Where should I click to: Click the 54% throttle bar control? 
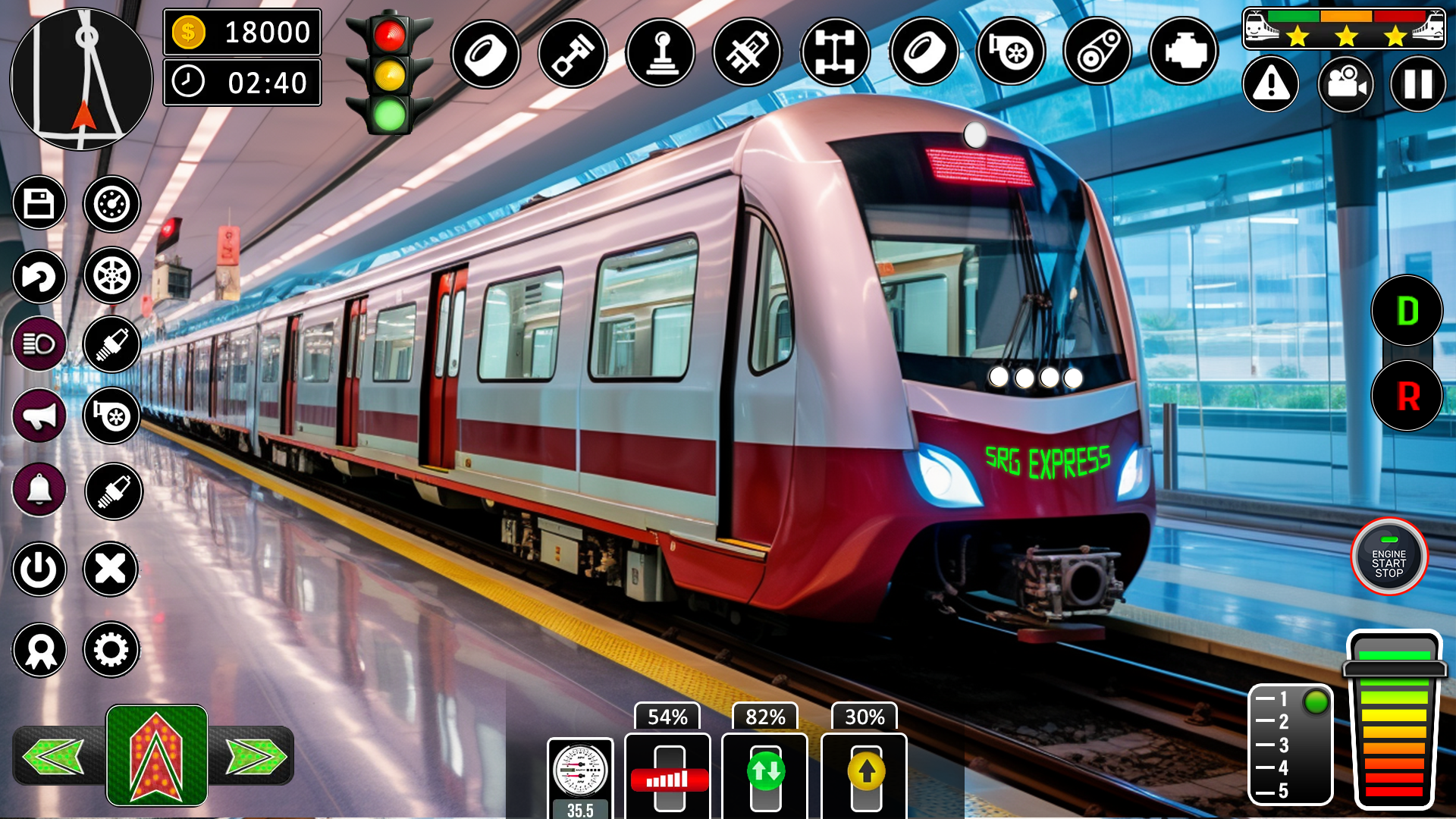(x=667, y=773)
